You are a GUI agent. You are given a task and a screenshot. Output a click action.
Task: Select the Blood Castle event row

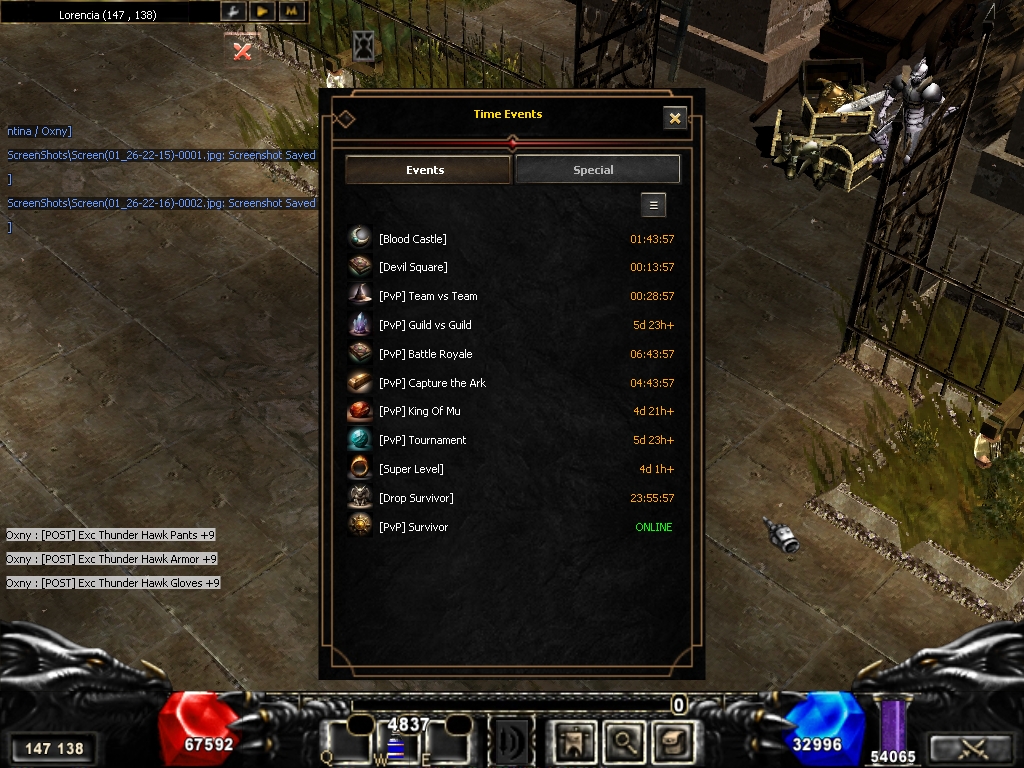(413, 239)
